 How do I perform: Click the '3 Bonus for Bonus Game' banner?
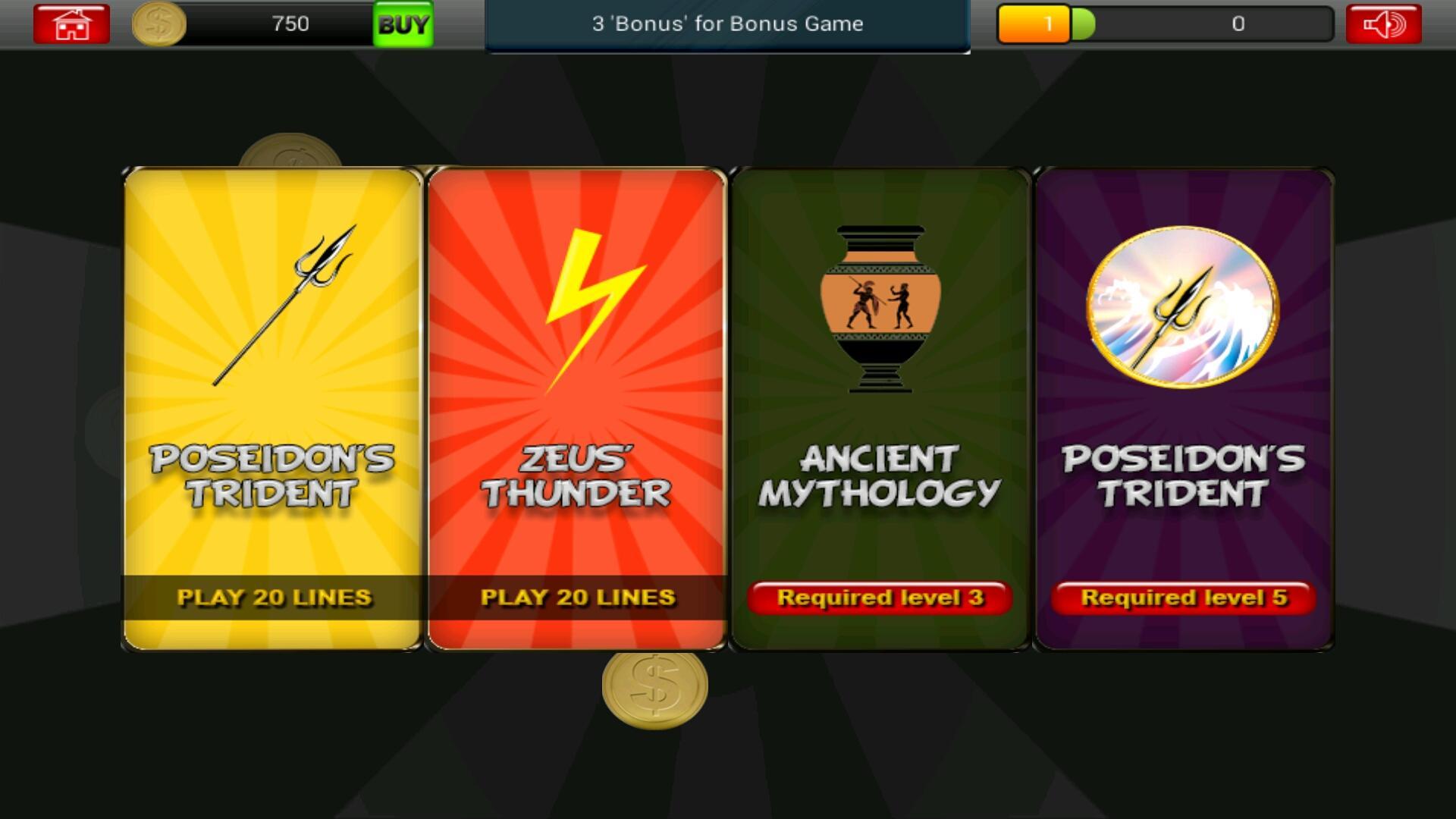(726, 24)
